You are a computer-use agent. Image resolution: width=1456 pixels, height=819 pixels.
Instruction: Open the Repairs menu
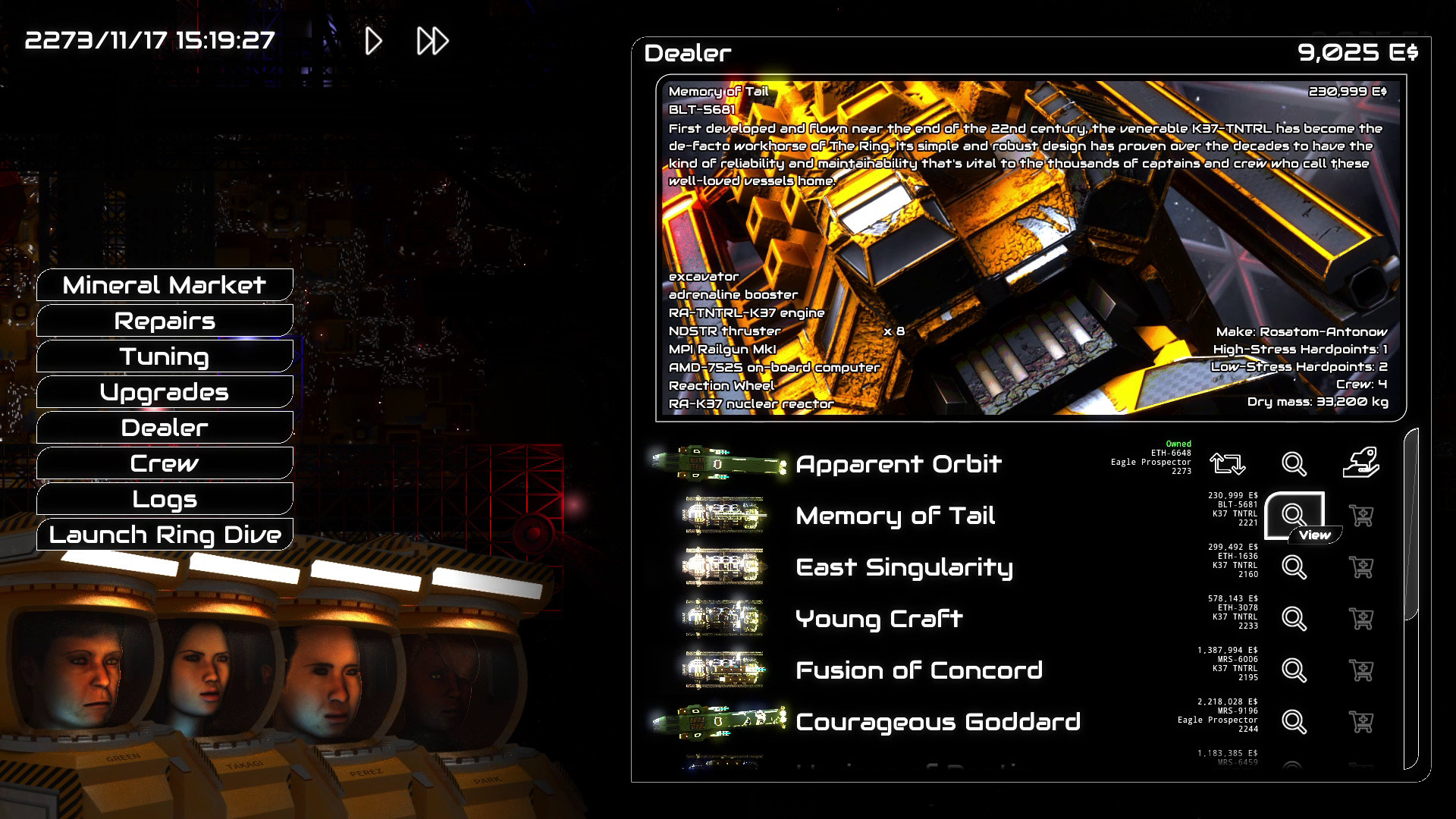point(164,321)
